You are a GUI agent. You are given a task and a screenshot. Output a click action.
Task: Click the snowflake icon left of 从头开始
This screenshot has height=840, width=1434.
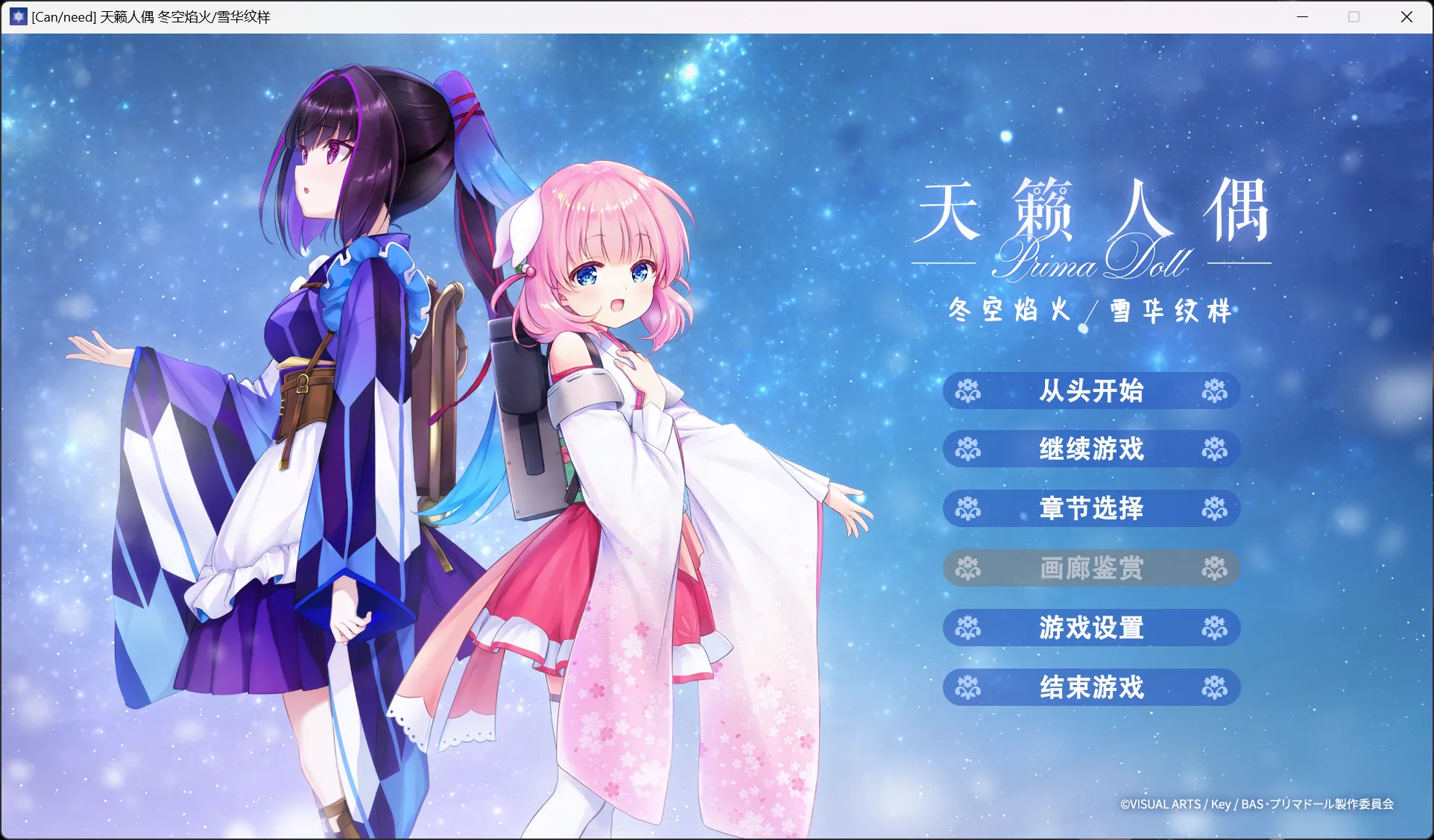tap(970, 391)
